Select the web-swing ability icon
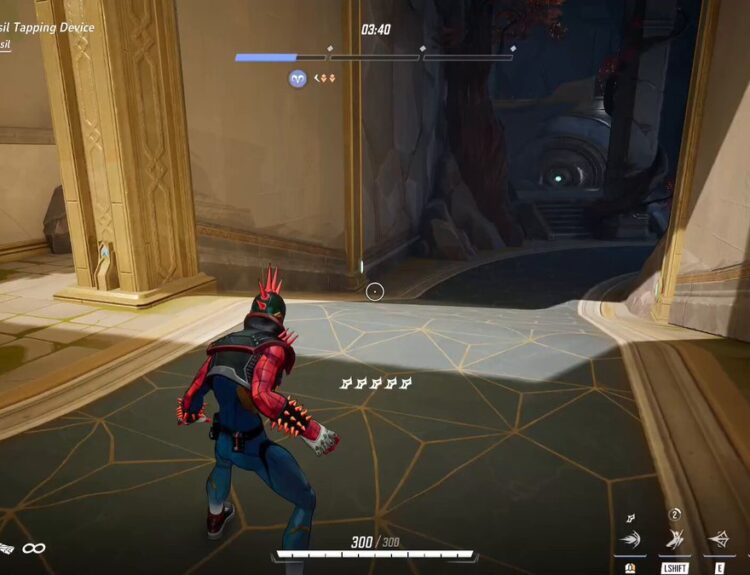Viewport: 750px width, 575px height. [630, 540]
